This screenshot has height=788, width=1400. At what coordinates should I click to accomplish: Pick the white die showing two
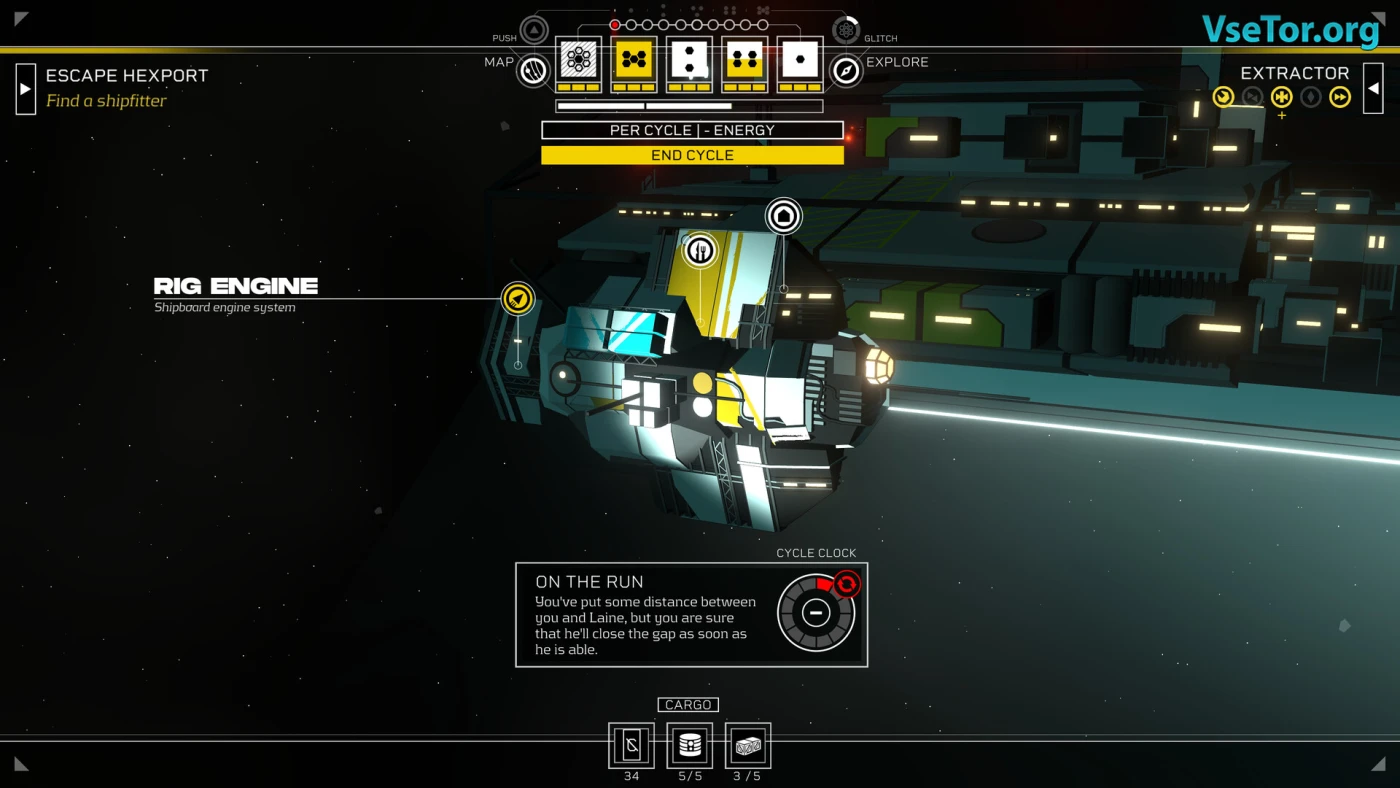click(x=689, y=61)
